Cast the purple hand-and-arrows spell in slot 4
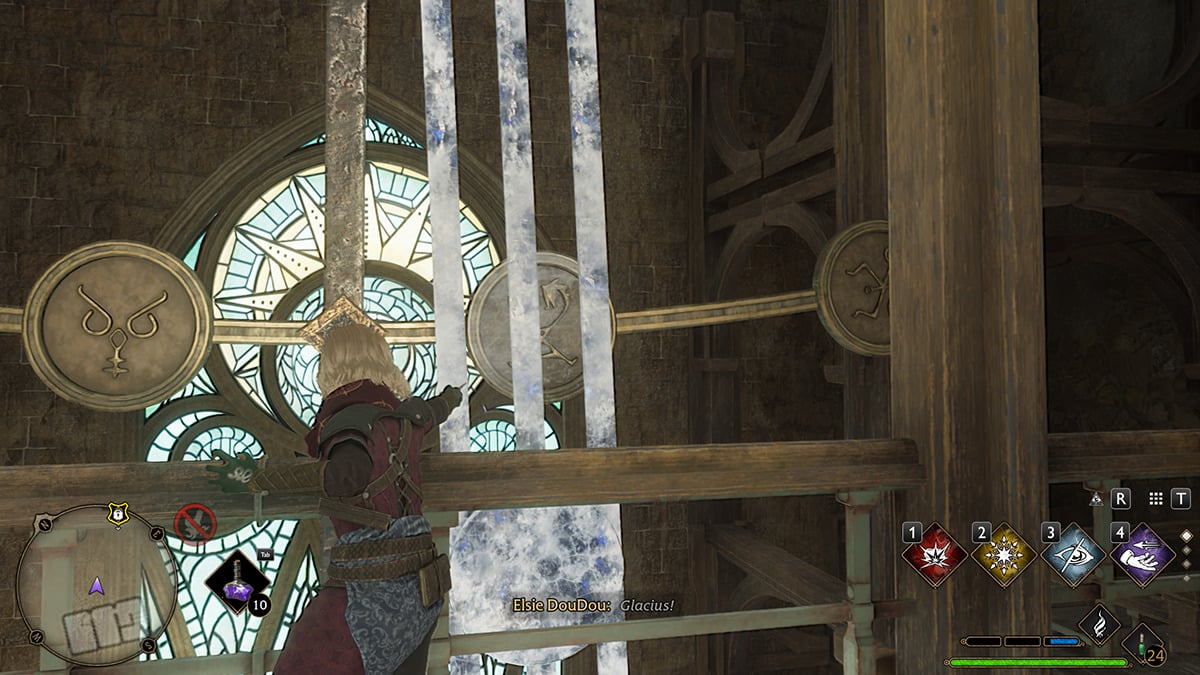Image resolution: width=1200 pixels, height=675 pixels. pyautogui.click(x=1142, y=554)
